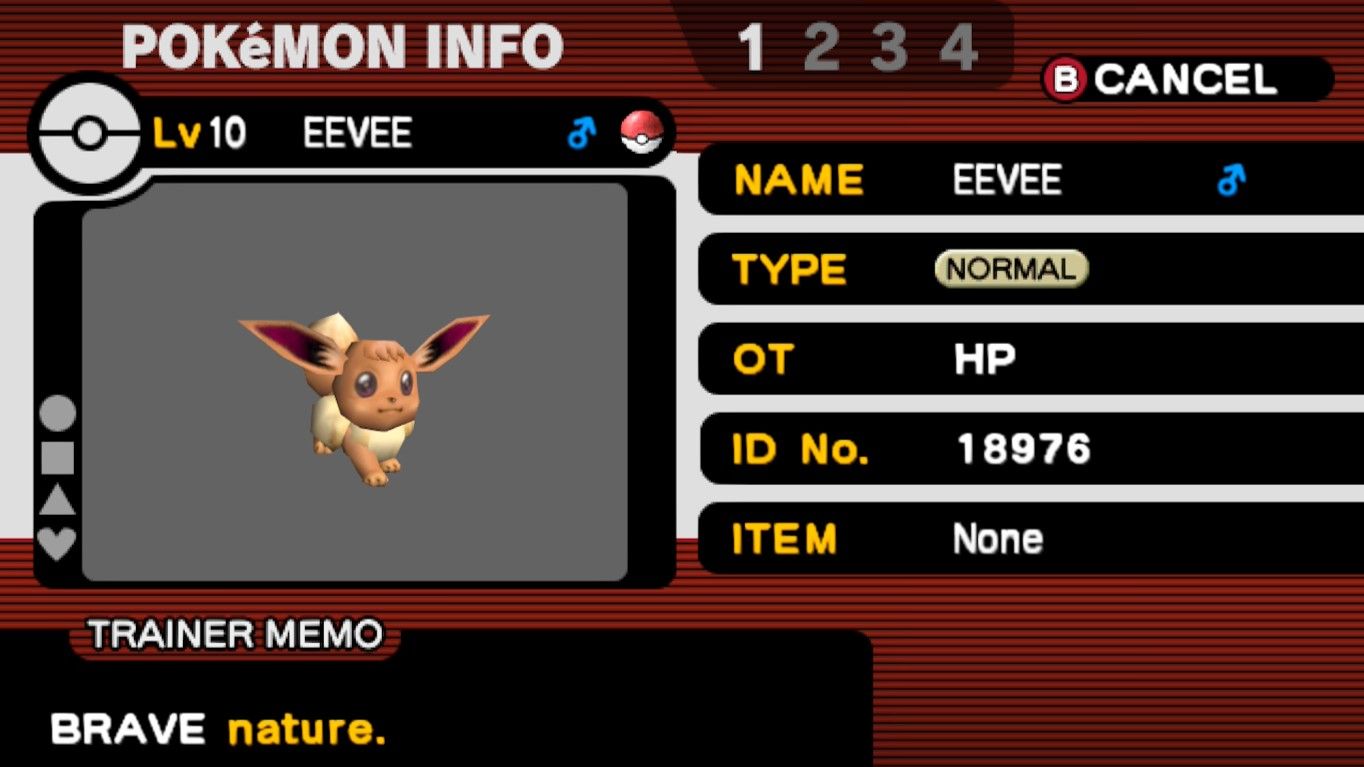This screenshot has width=1364, height=767.
Task: Click the Poké Ball icon next to EEVEE's name
Action: tap(644, 130)
